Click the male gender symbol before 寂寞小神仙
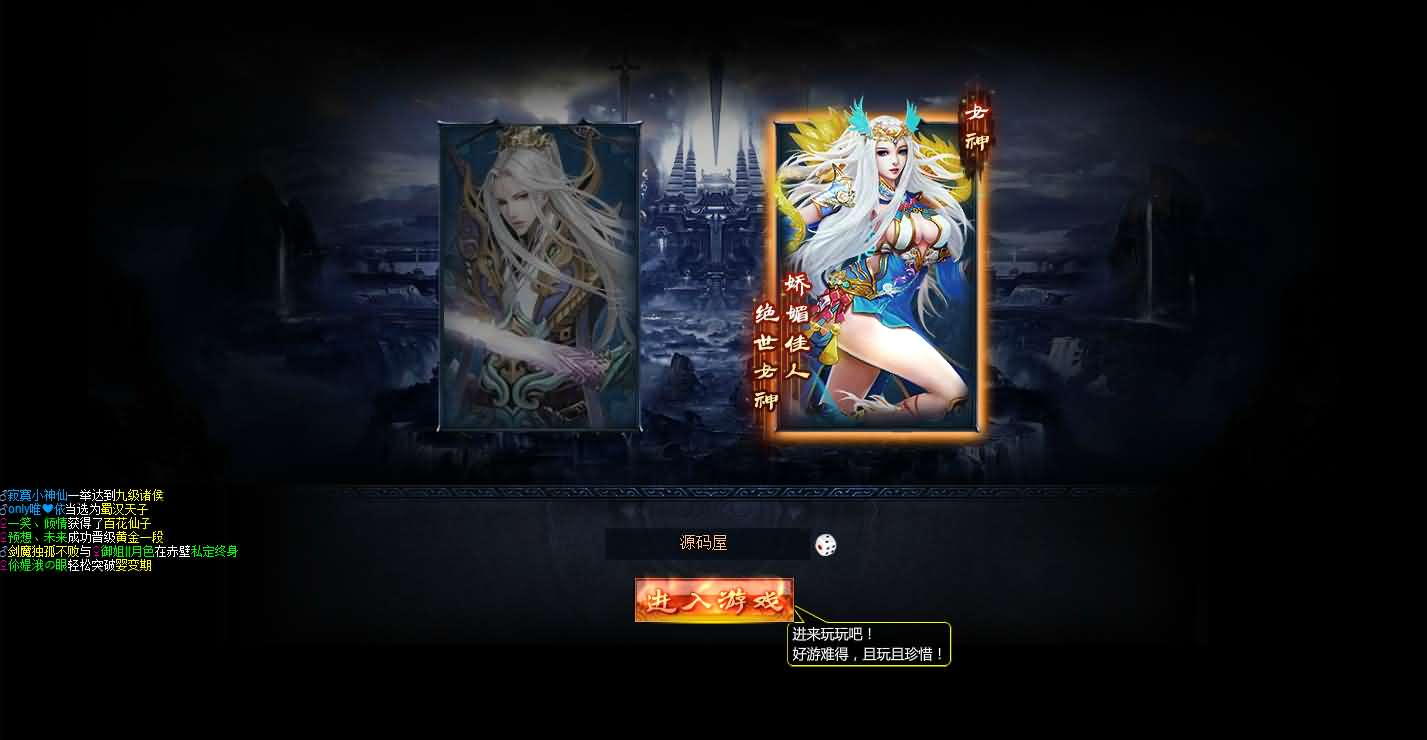 coord(4,495)
